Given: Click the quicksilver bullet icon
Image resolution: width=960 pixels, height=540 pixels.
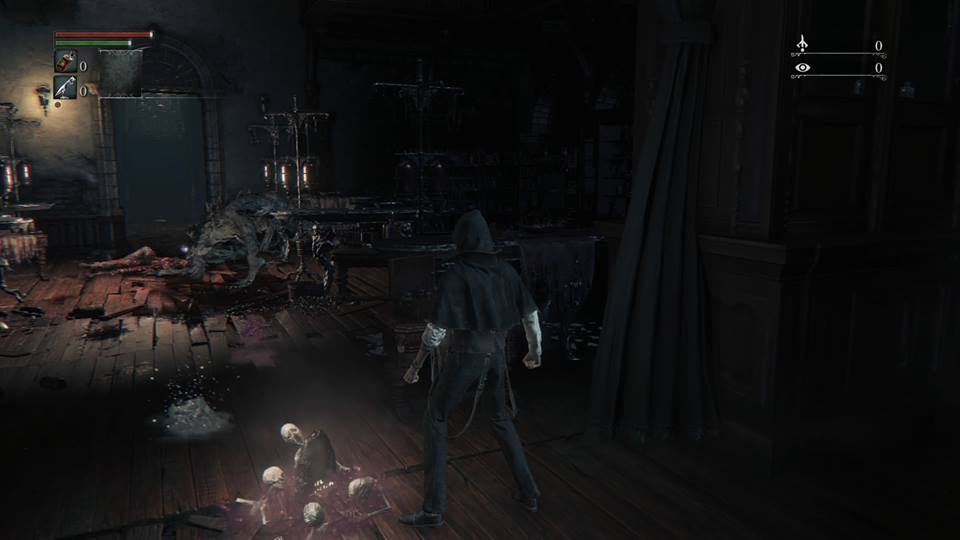Looking at the screenshot, I should (65, 87).
